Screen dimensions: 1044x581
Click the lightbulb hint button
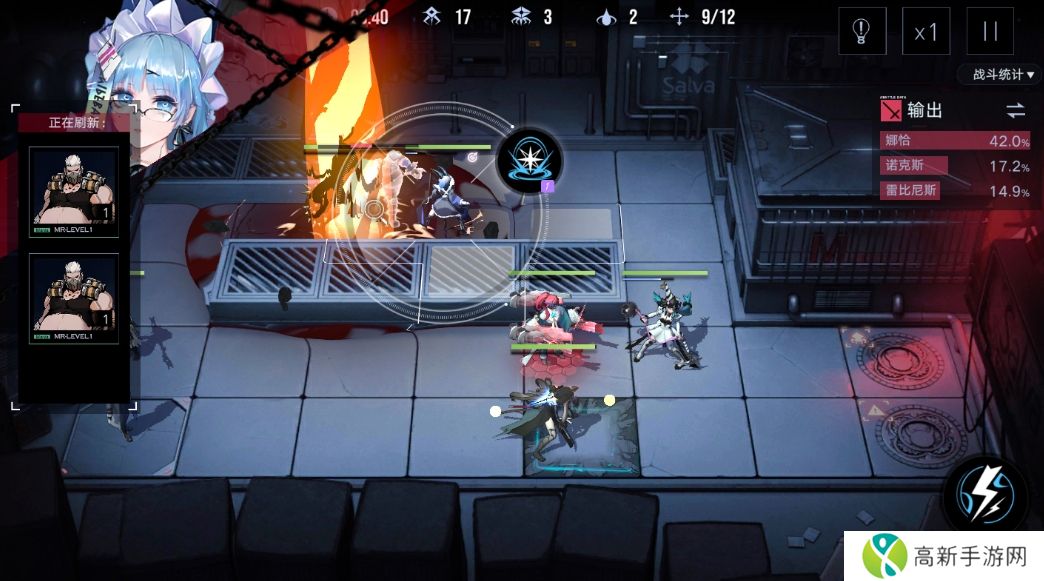coord(862,31)
